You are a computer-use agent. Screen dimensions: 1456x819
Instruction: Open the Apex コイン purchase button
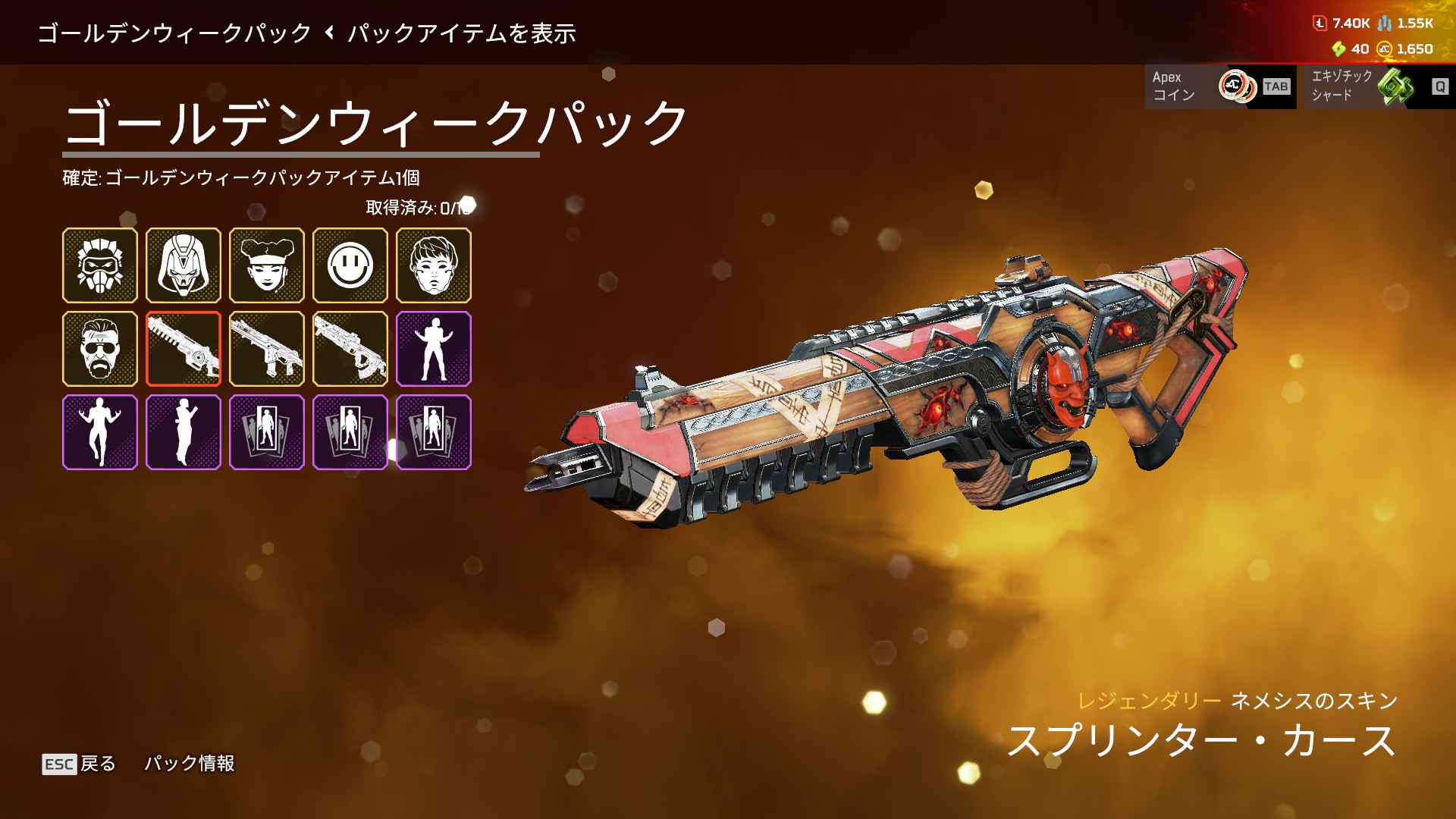(1219, 86)
